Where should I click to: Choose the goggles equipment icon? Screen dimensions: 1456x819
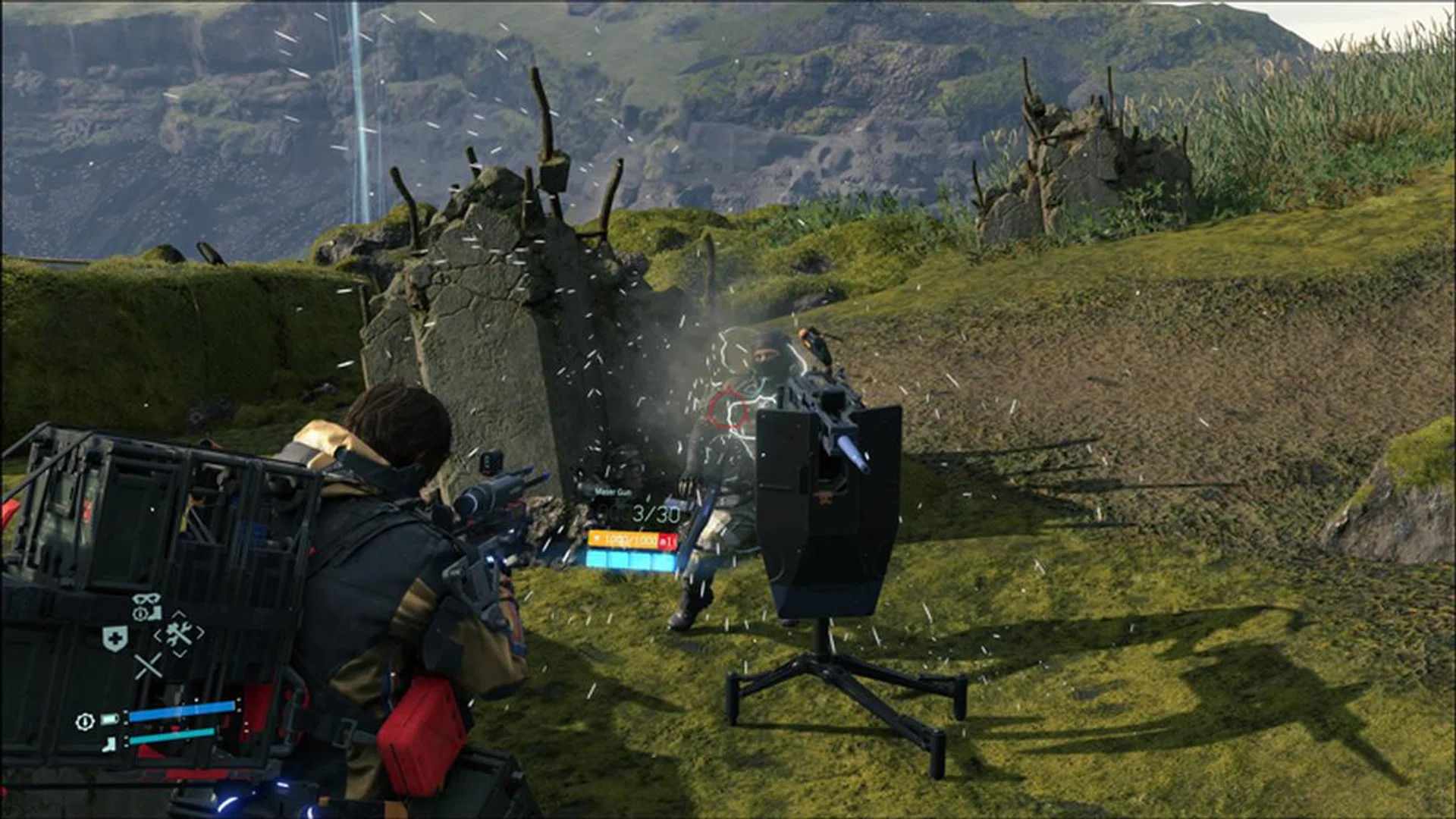146,606
